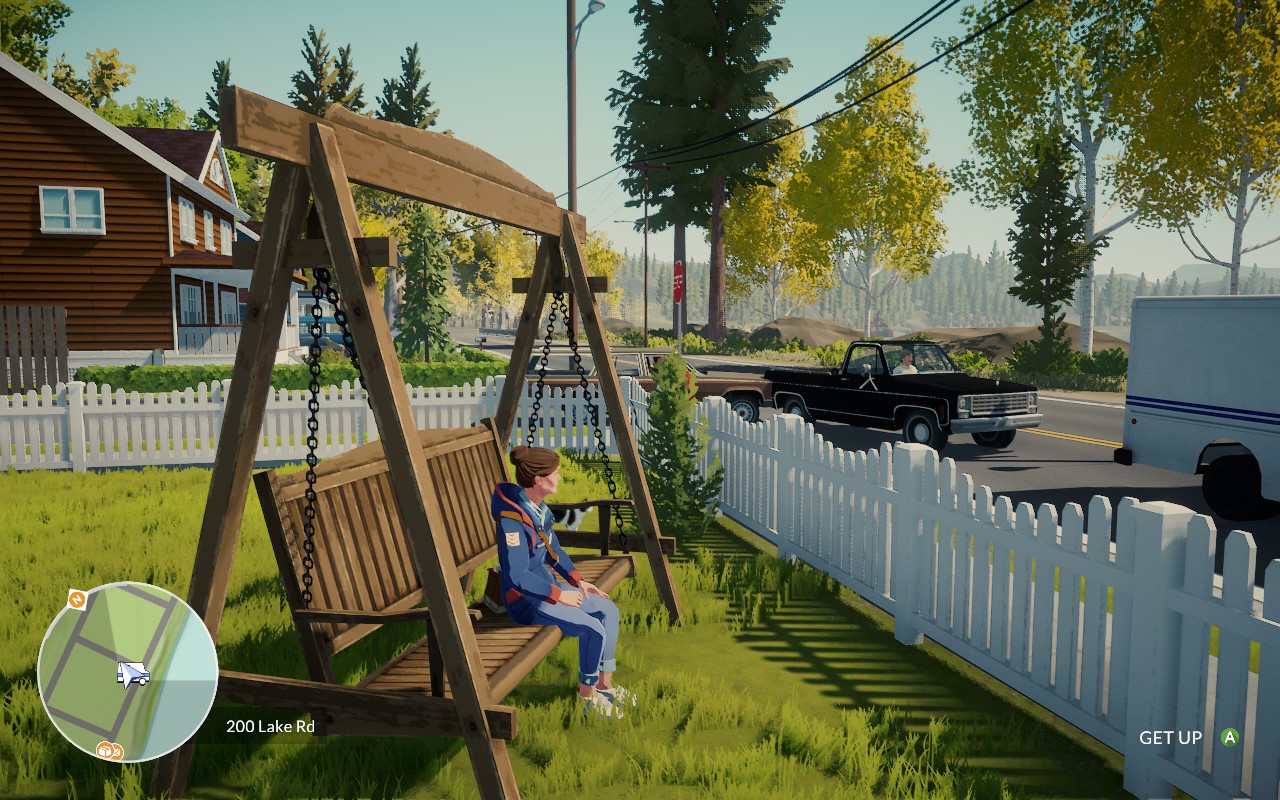Click the orange north compass marker

pyautogui.click(x=76, y=599)
